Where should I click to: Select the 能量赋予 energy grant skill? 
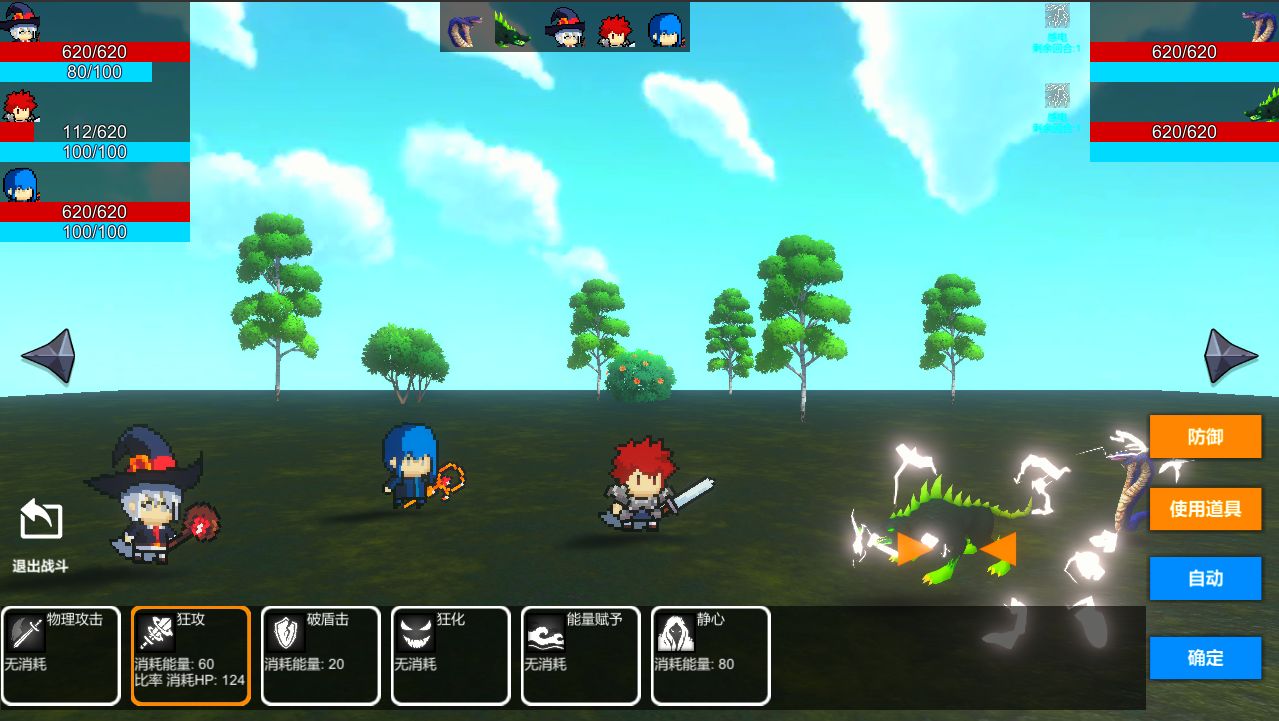click(x=581, y=655)
